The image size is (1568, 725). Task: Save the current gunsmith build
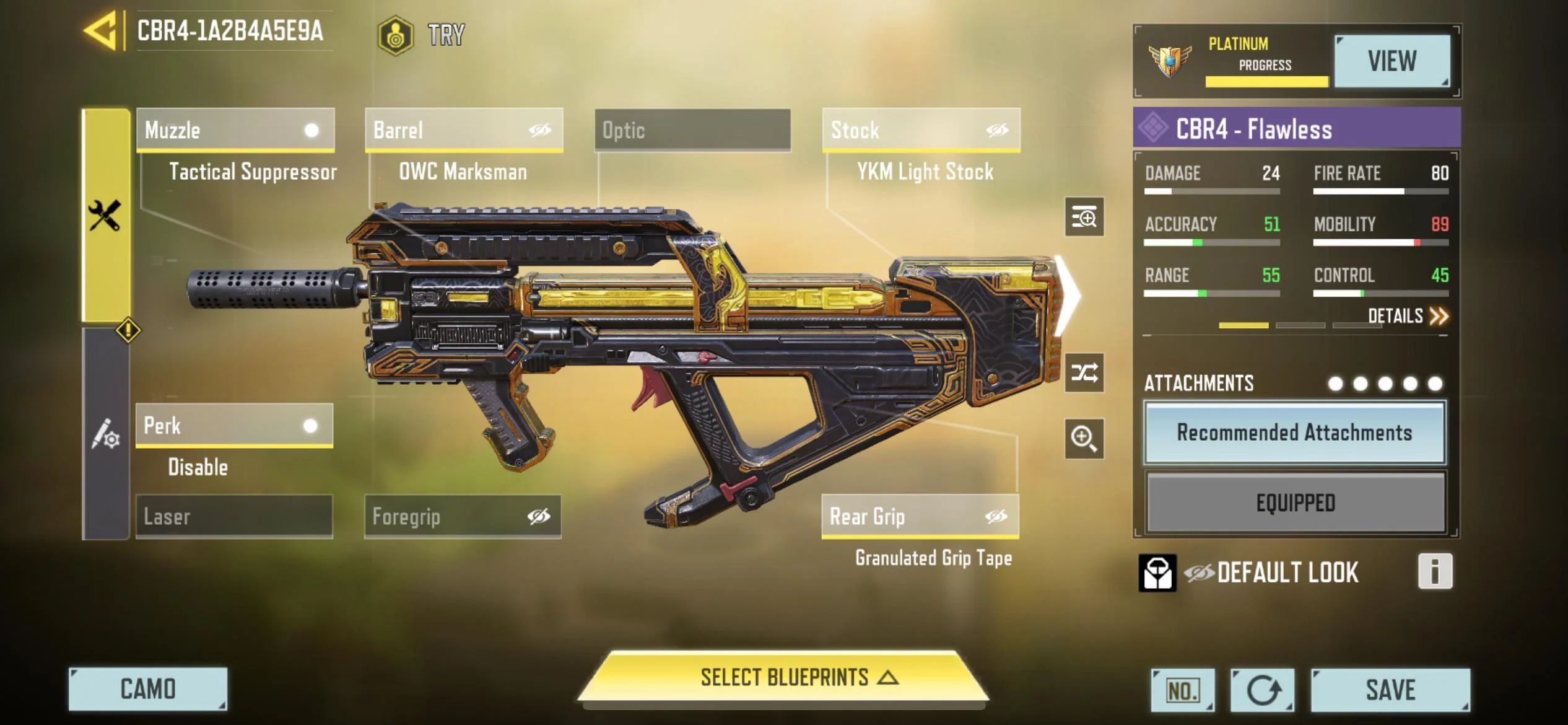point(1390,690)
